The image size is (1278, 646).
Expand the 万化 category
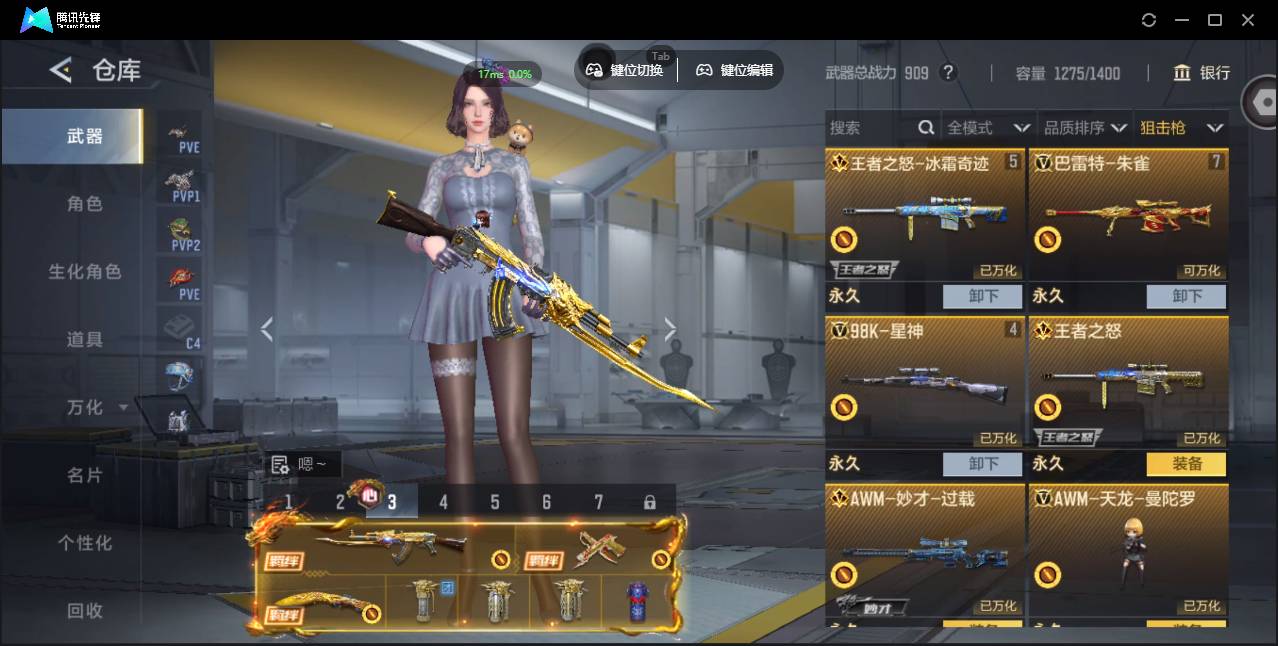coord(96,408)
